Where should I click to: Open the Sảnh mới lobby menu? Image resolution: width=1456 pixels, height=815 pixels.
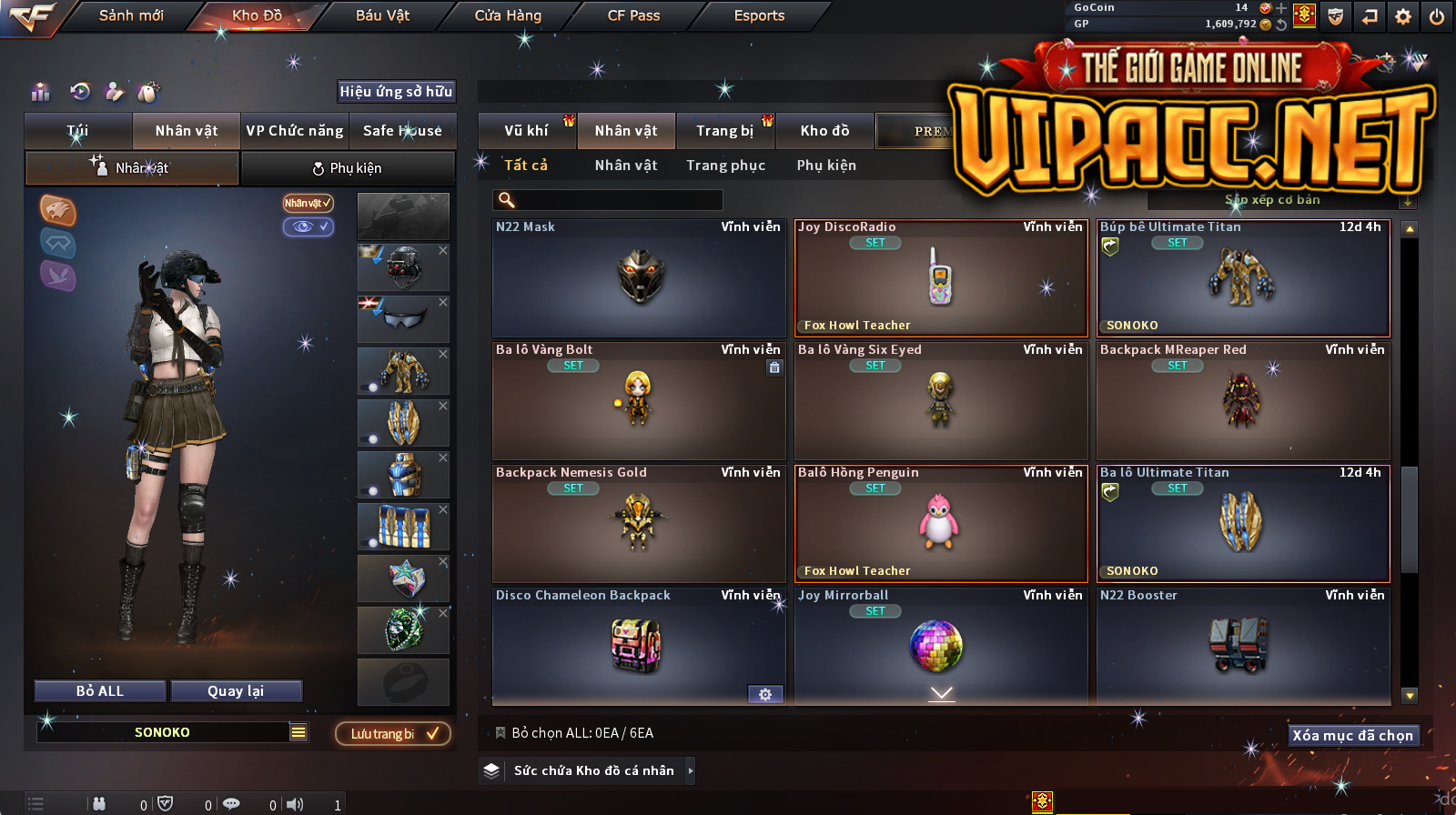131,15
